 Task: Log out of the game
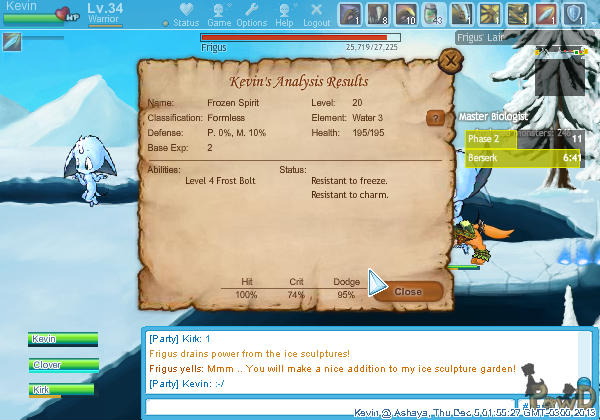pos(316,16)
